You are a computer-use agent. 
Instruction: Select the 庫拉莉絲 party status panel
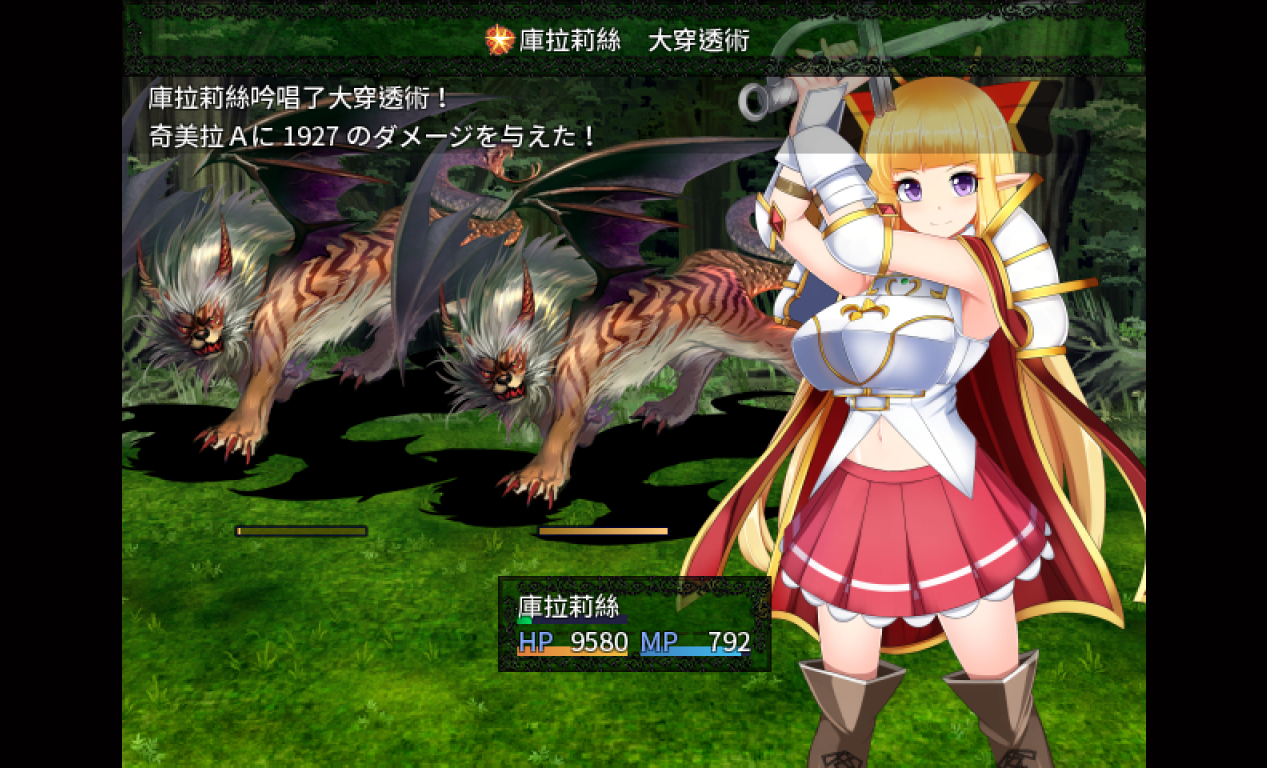(x=634, y=624)
